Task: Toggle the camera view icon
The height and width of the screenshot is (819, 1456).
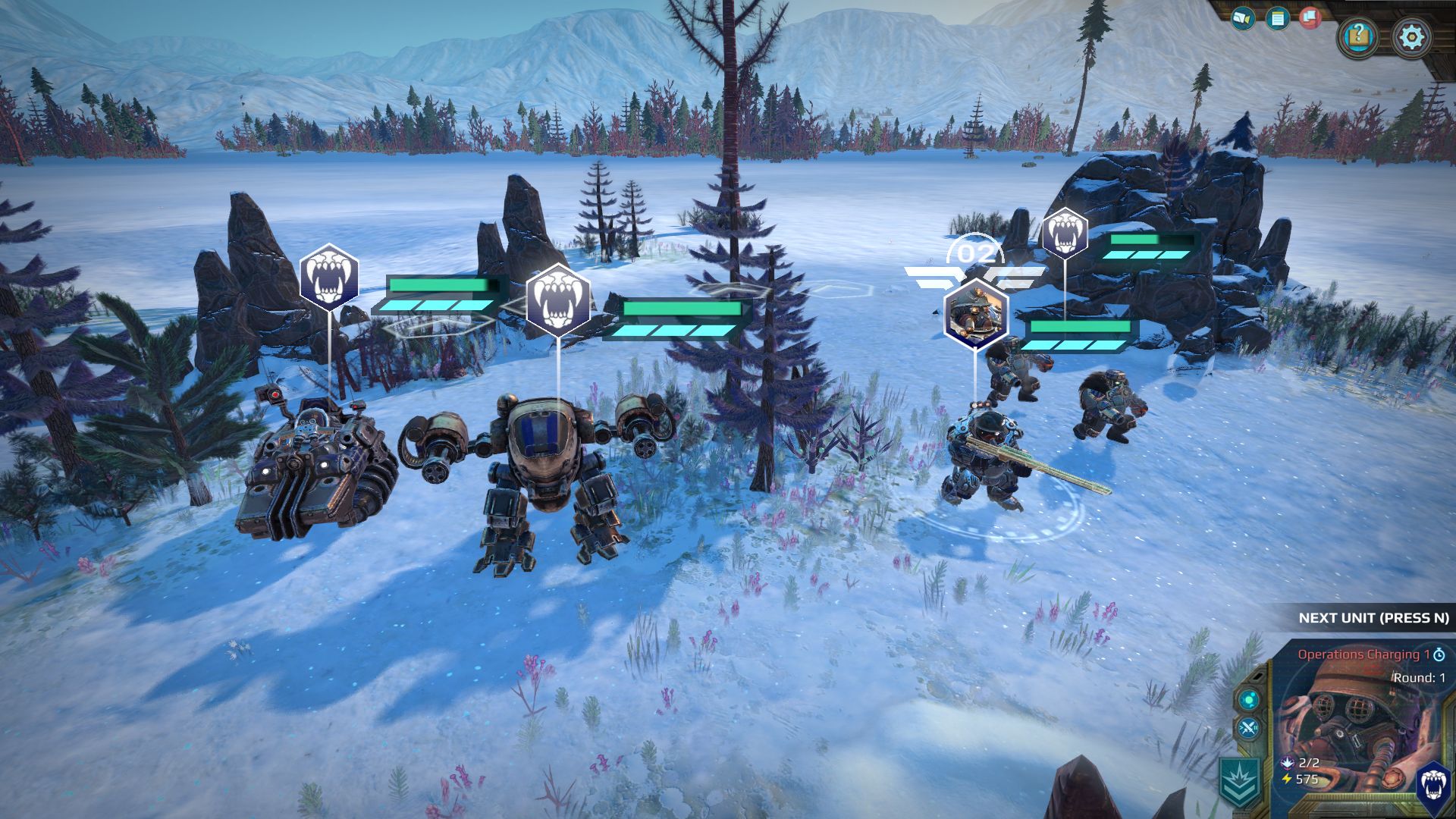Action: coord(1242,17)
